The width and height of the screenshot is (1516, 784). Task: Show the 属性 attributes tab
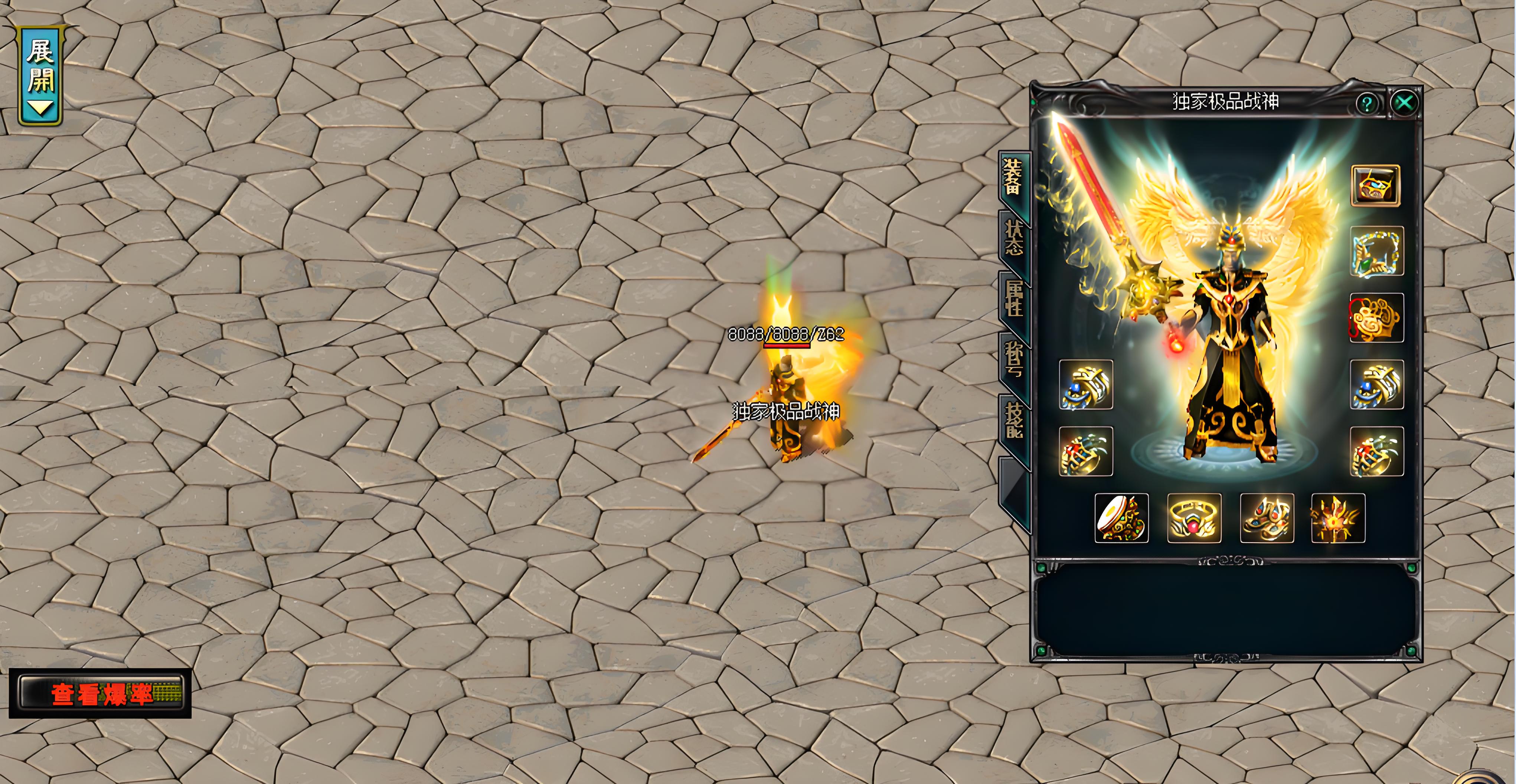(1014, 298)
